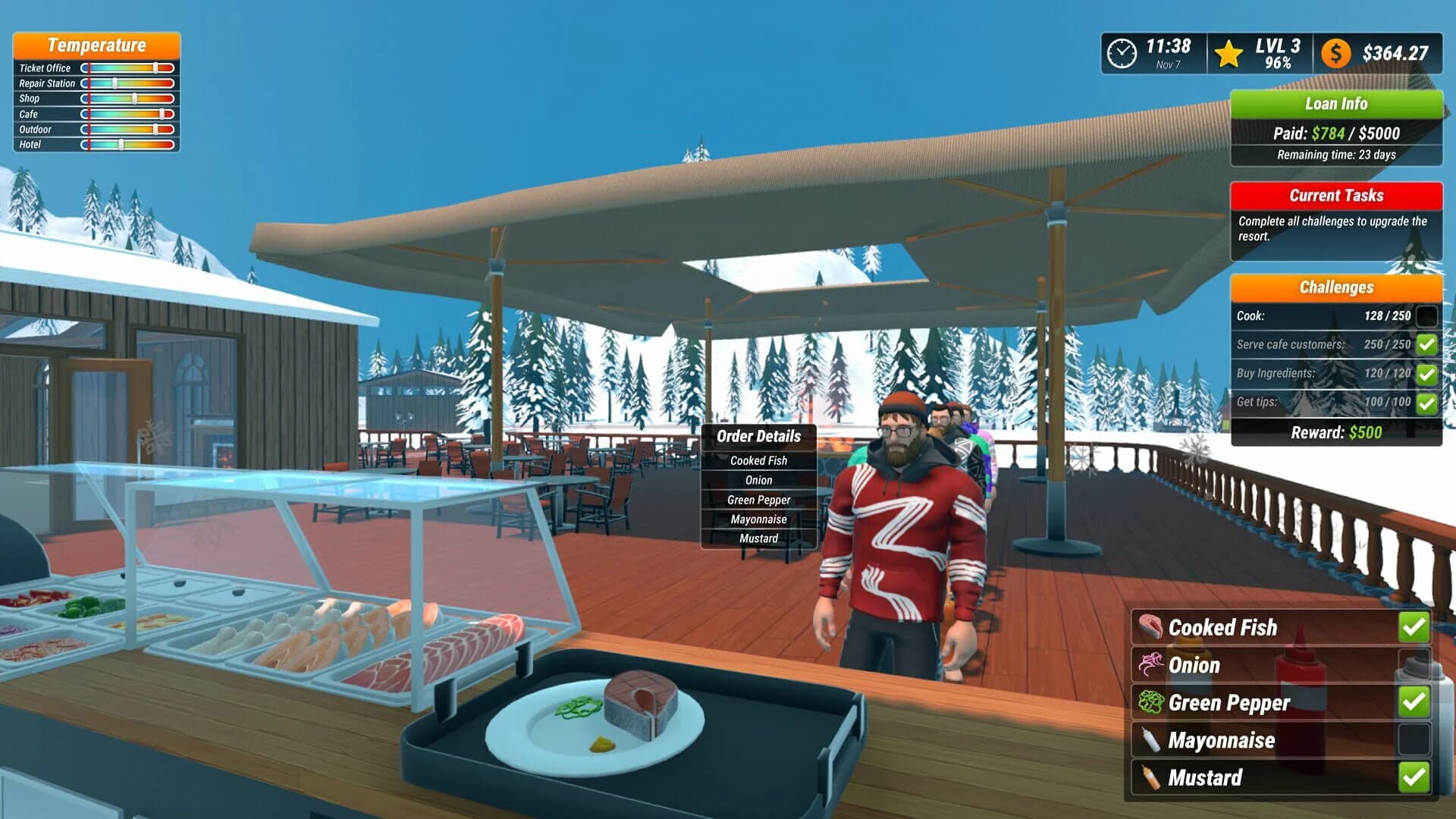Click the Mayonnaise bottle icon
Viewport: 1456px width, 819px height.
coord(1150,740)
